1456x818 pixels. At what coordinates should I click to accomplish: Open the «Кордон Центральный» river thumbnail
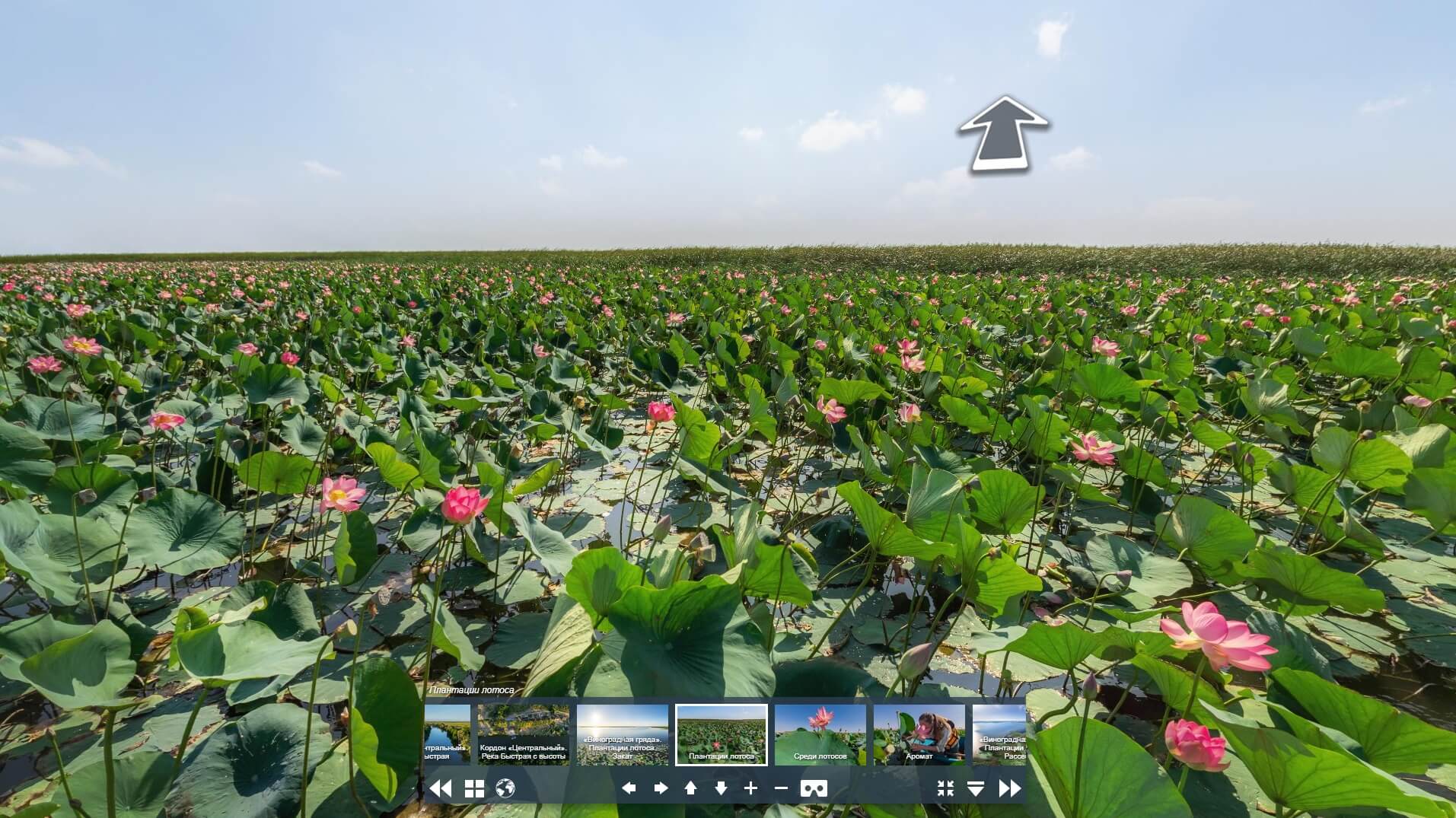click(524, 734)
